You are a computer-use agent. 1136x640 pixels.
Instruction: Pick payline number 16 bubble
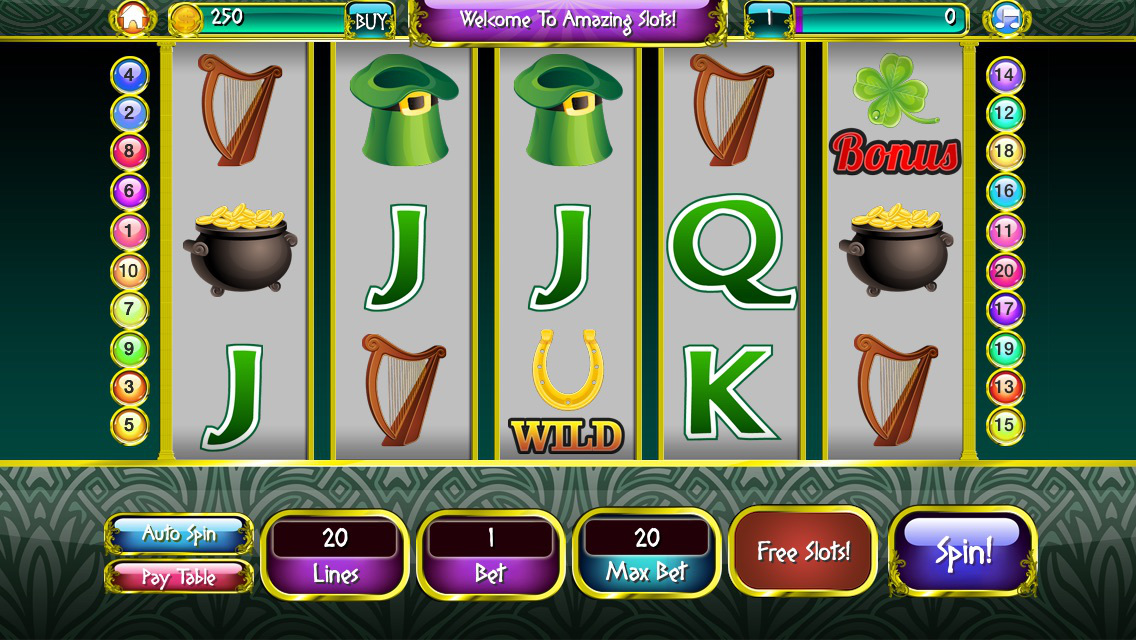click(x=1004, y=191)
